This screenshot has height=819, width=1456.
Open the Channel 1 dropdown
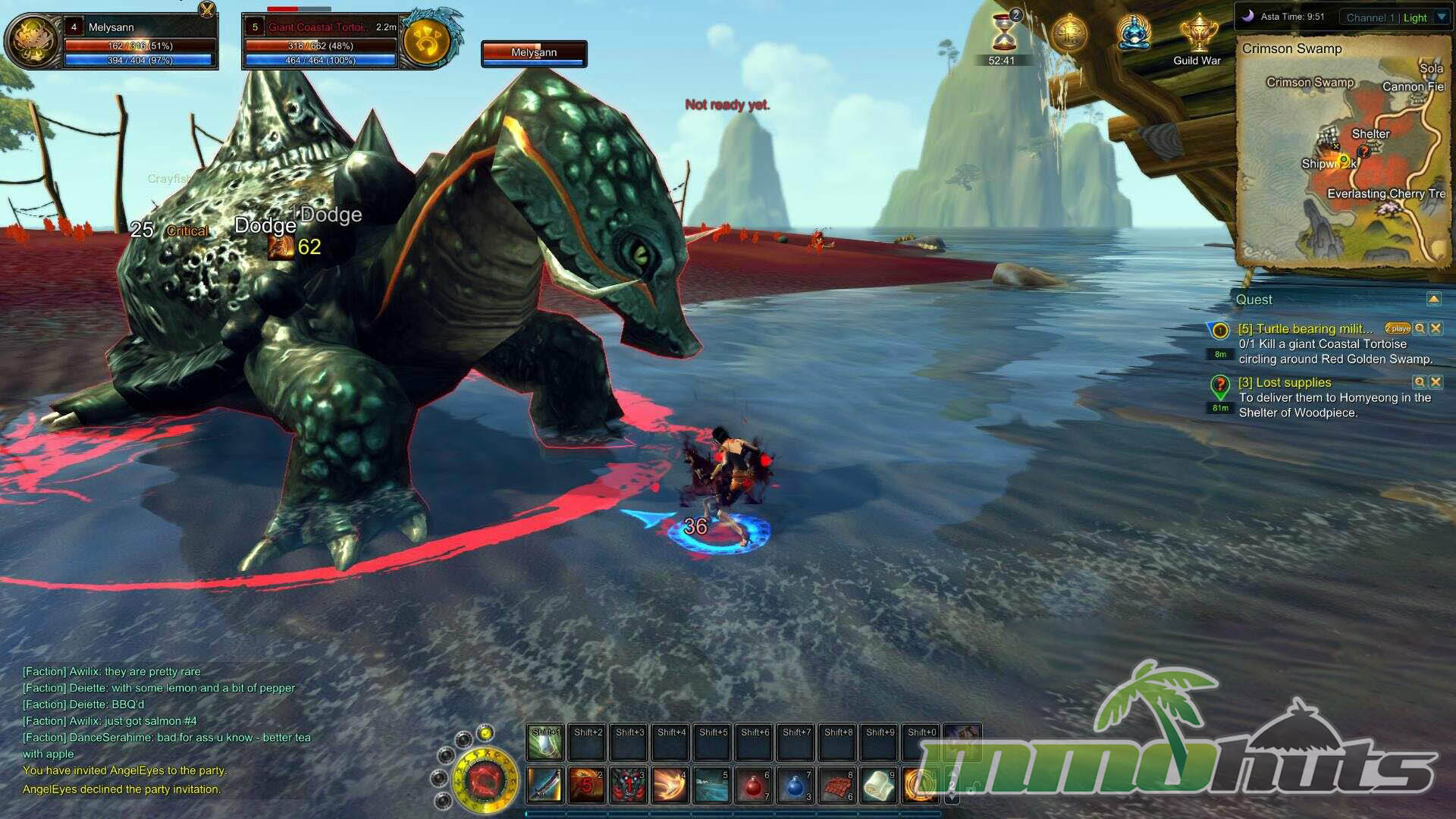(1442, 17)
